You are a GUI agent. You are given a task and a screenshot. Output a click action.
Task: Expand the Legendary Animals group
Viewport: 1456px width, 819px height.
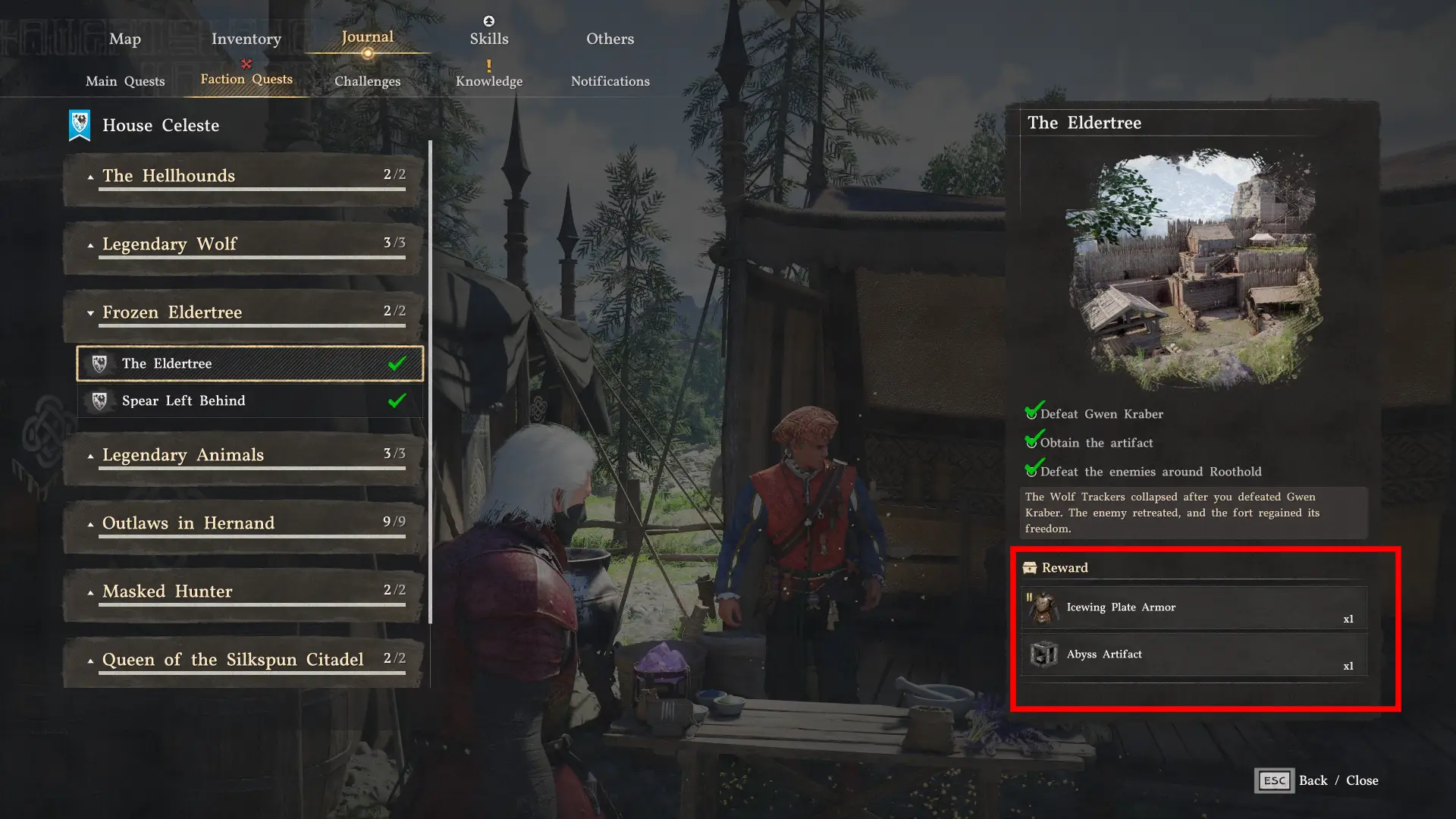(x=243, y=456)
